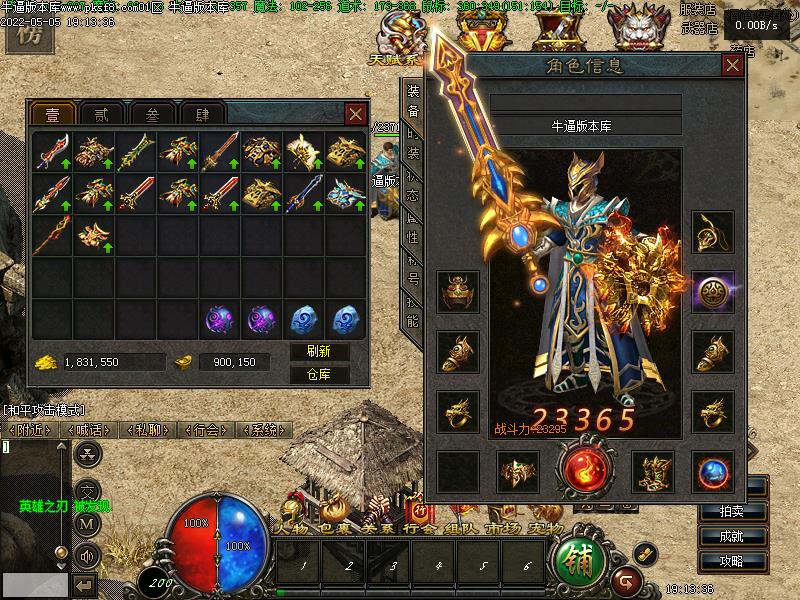
Task: Show the 攻略 guide
Action: 744,561
